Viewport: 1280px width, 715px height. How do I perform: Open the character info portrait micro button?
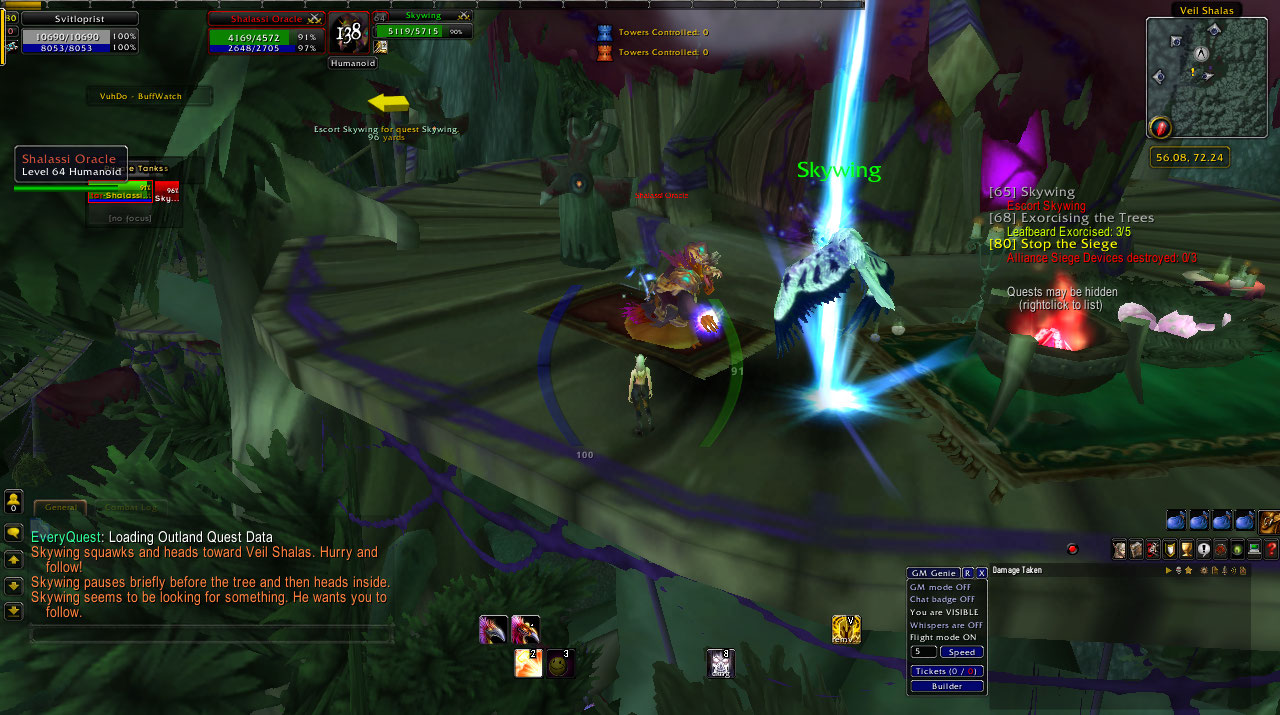tap(1119, 549)
